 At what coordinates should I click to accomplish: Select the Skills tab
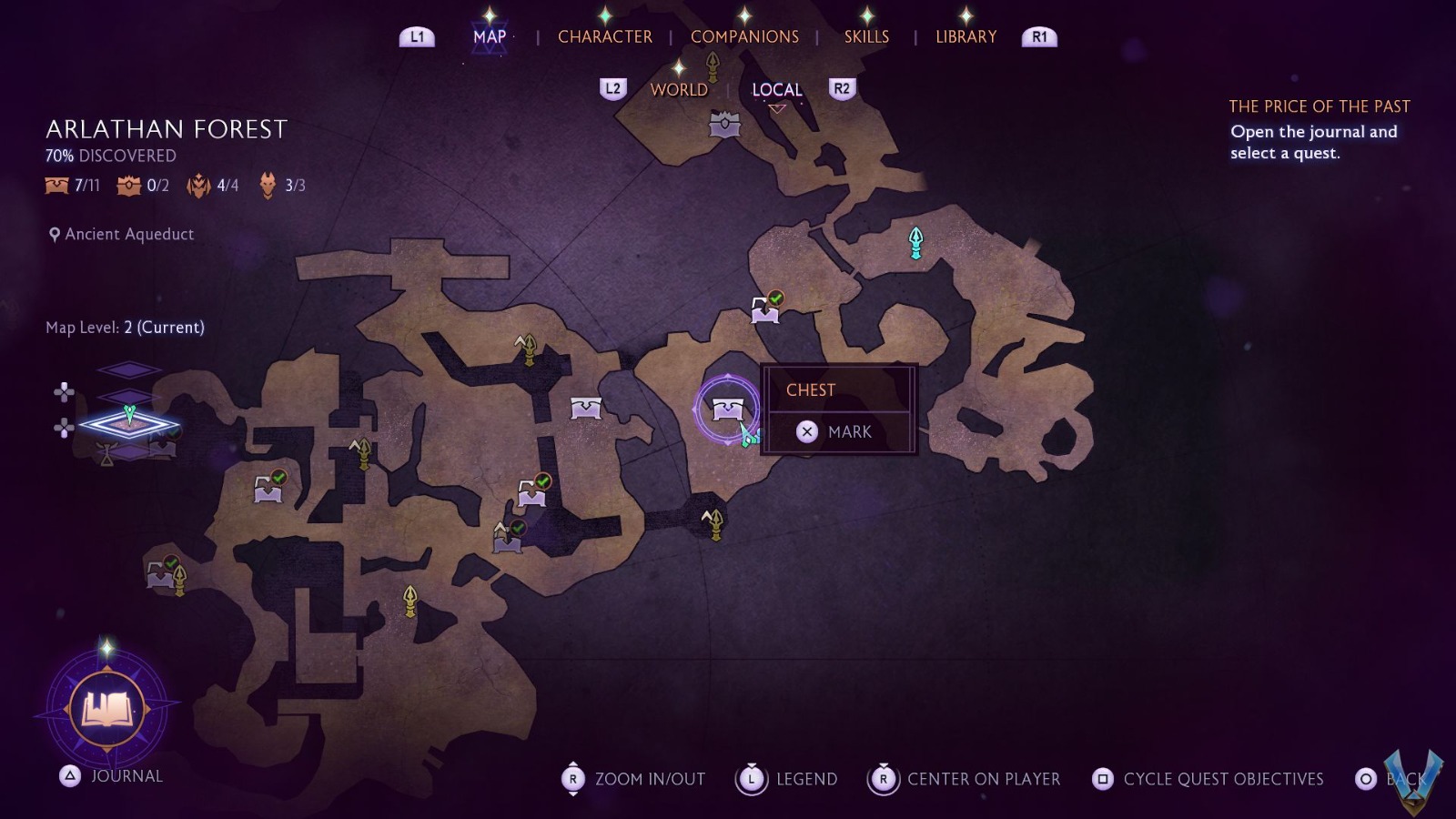tap(866, 36)
